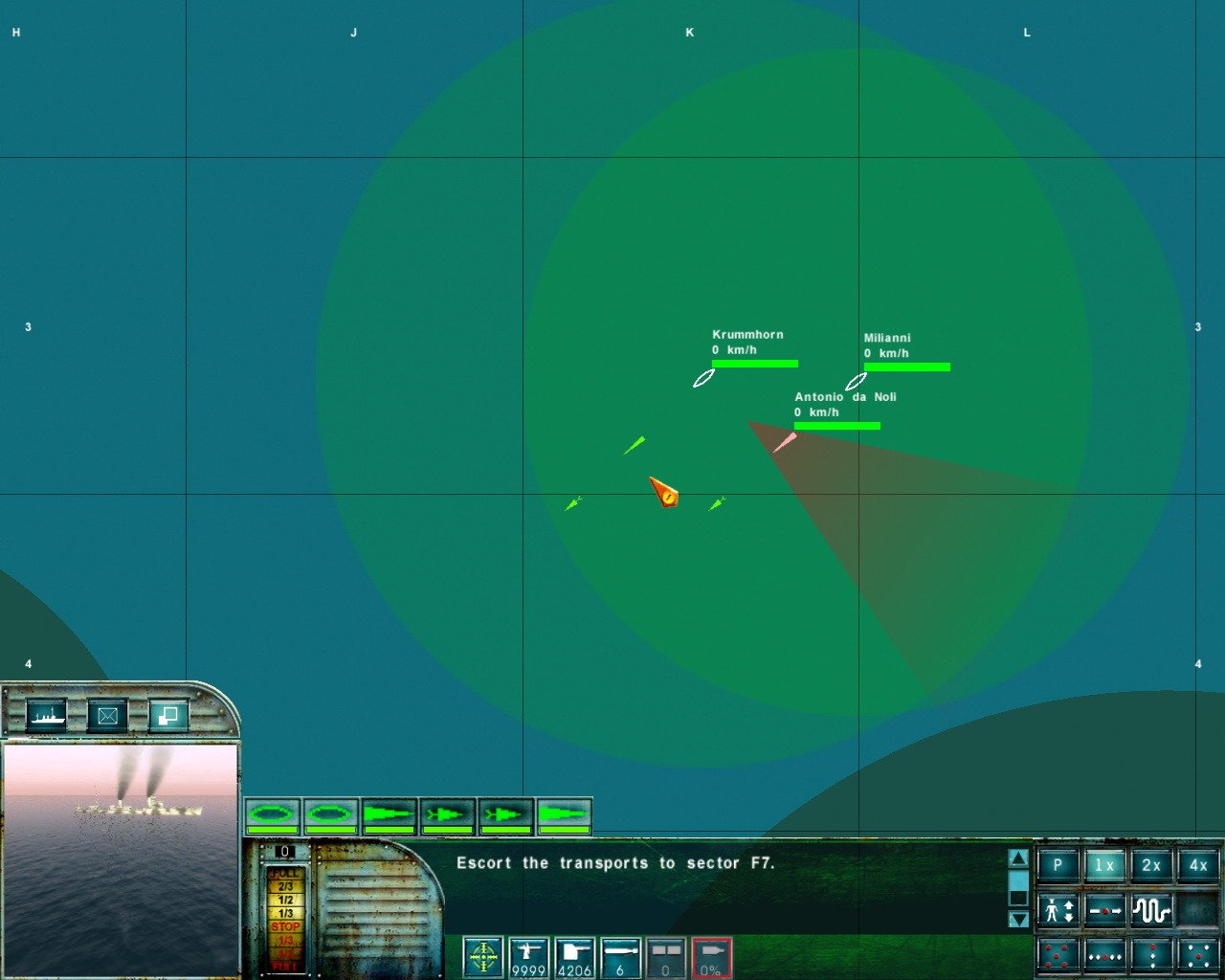Set game speed to 2x
Viewport: 1225px width, 980px height.
coord(1151,865)
